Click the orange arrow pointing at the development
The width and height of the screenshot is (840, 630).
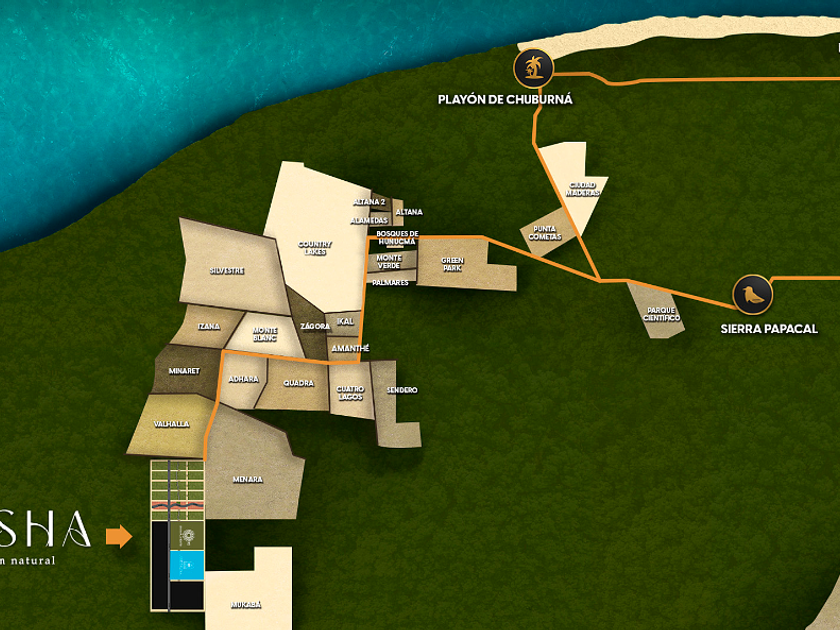(118, 537)
